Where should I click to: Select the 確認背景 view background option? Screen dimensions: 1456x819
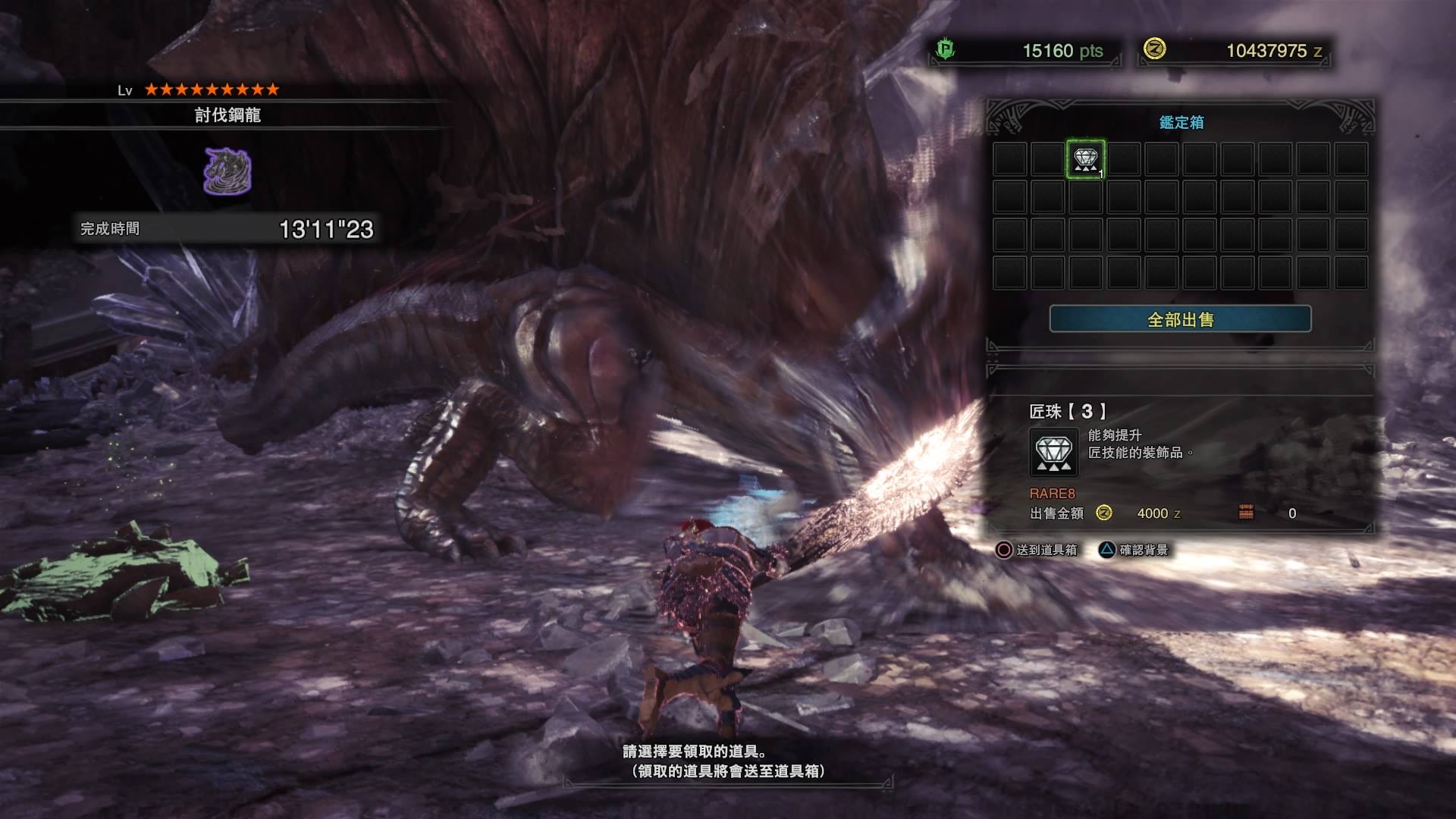(1134, 550)
